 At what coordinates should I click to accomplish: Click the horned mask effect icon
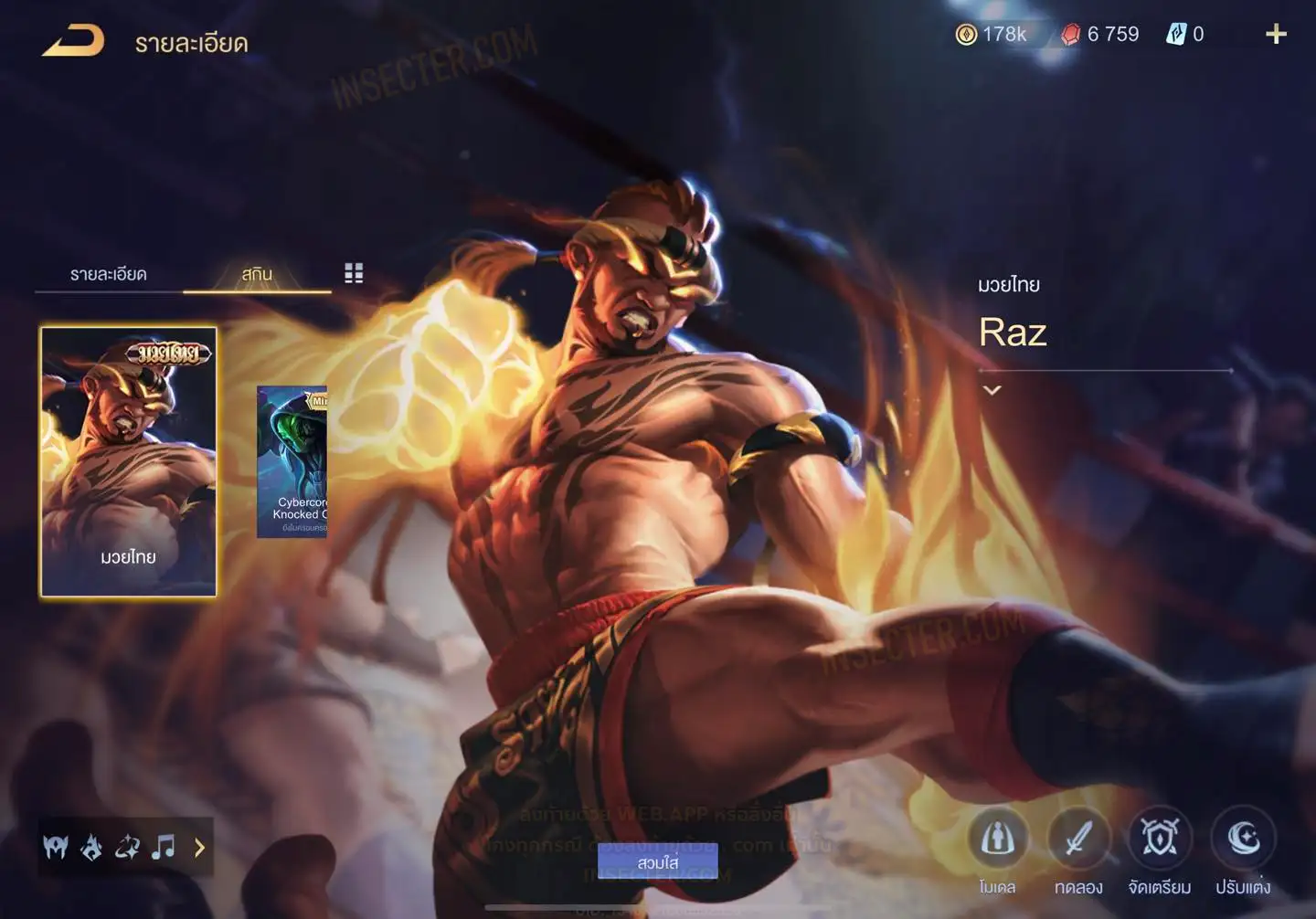[x=56, y=848]
